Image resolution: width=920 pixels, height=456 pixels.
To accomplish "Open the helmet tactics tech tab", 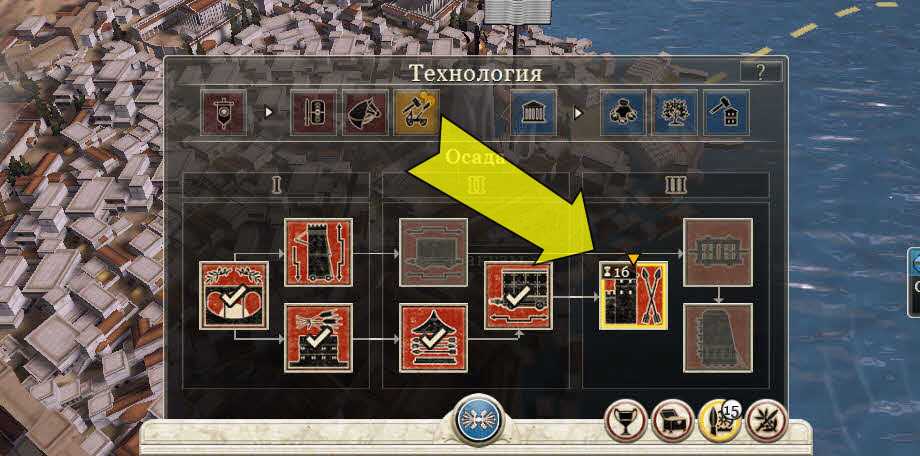I will (363, 112).
